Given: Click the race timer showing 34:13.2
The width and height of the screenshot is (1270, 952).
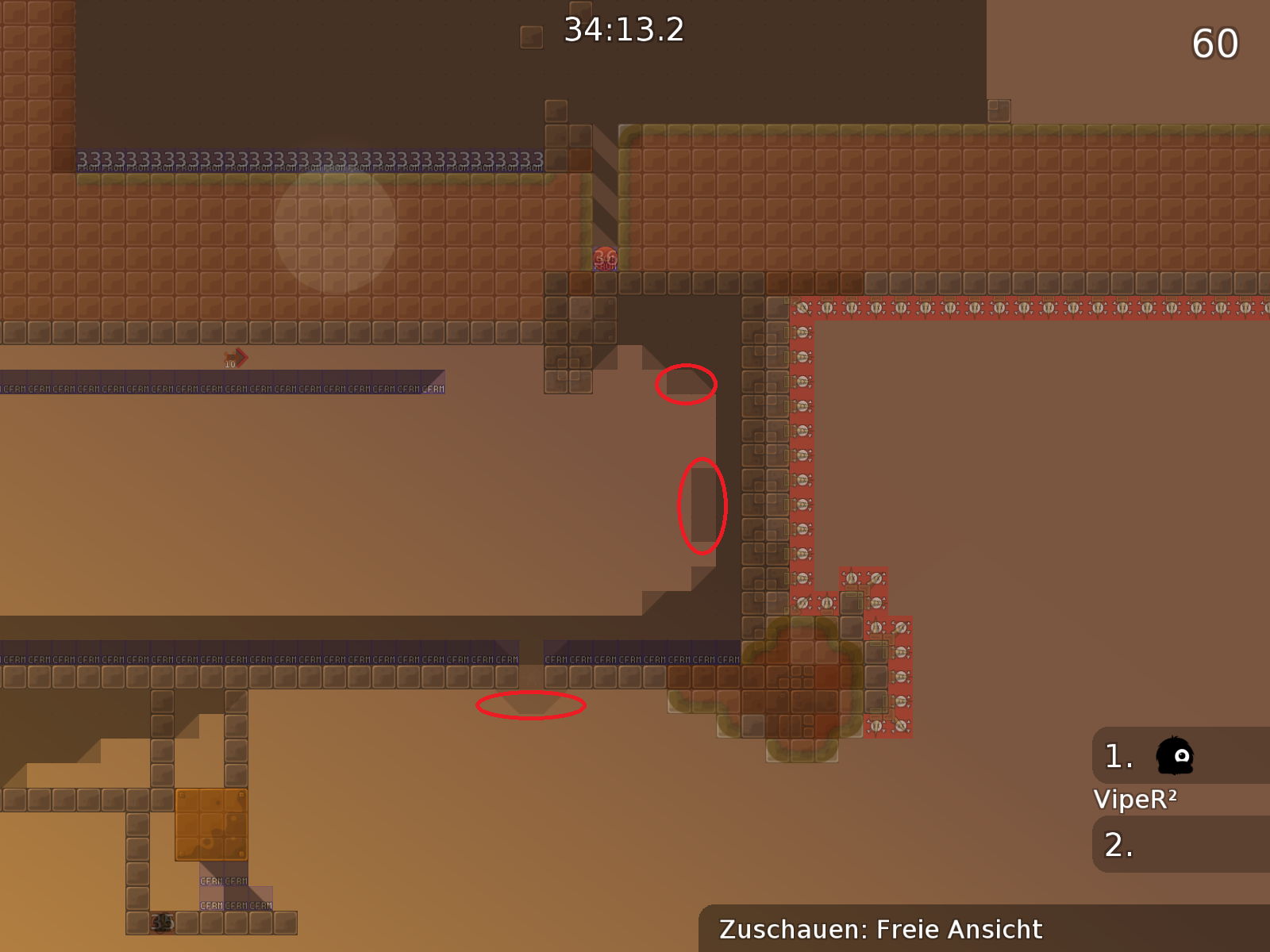Looking at the screenshot, I should (x=623, y=30).
